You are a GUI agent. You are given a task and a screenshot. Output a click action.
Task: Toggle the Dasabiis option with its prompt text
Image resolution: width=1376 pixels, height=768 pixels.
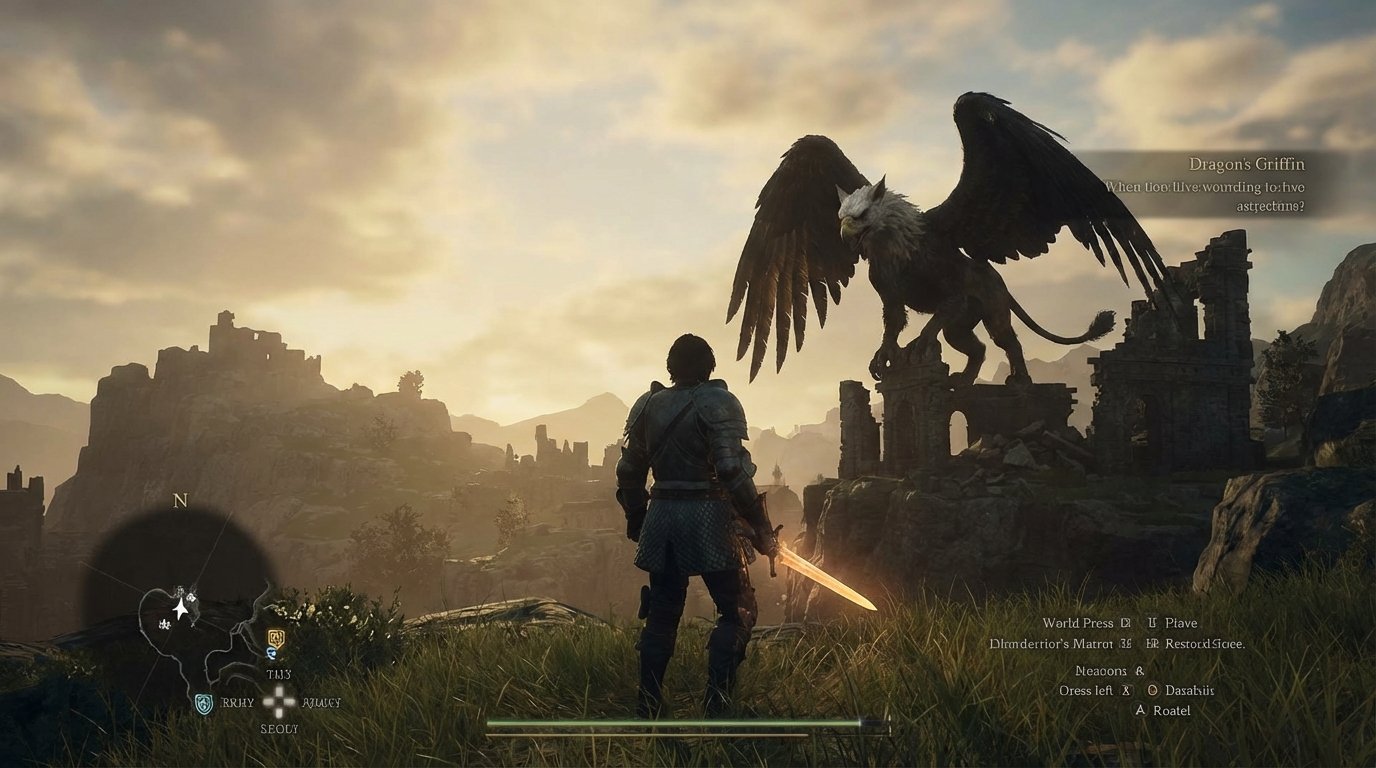click(1190, 691)
